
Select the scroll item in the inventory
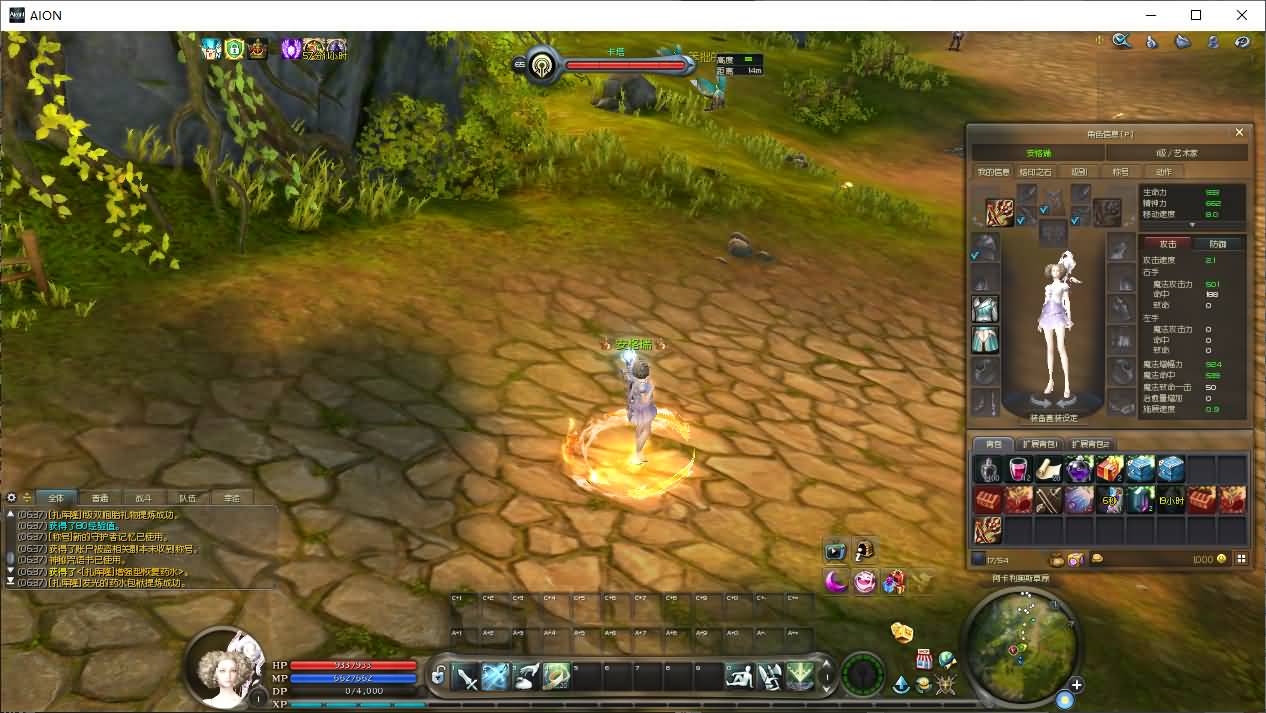(1049, 468)
